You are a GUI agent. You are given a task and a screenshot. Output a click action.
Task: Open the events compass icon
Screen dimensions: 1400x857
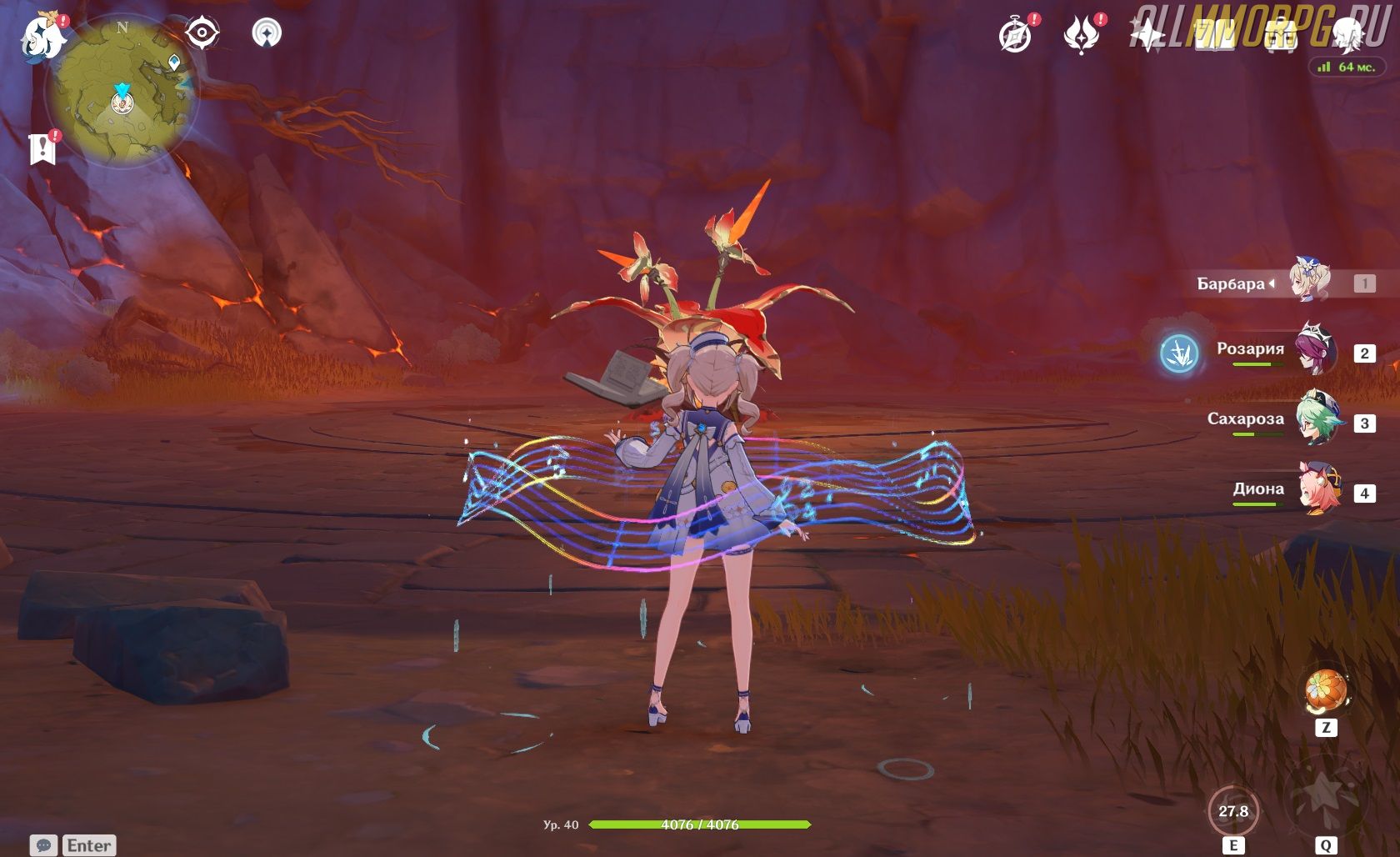pyautogui.click(x=1015, y=35)
